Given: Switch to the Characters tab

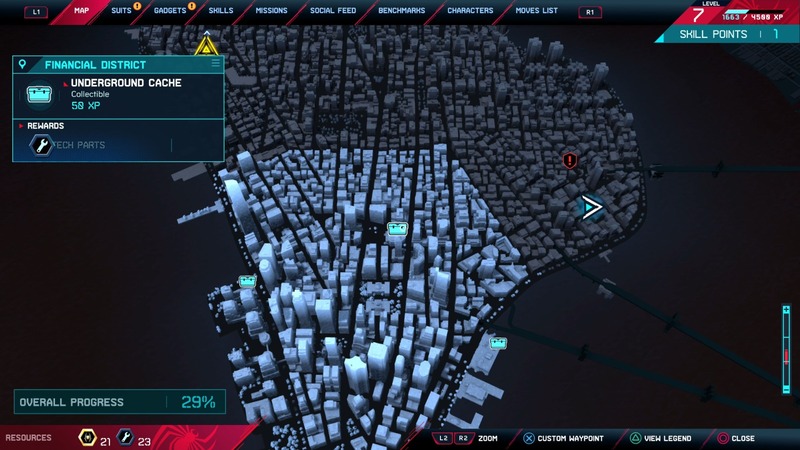Looking at the screenshot, I should point(470,11).
